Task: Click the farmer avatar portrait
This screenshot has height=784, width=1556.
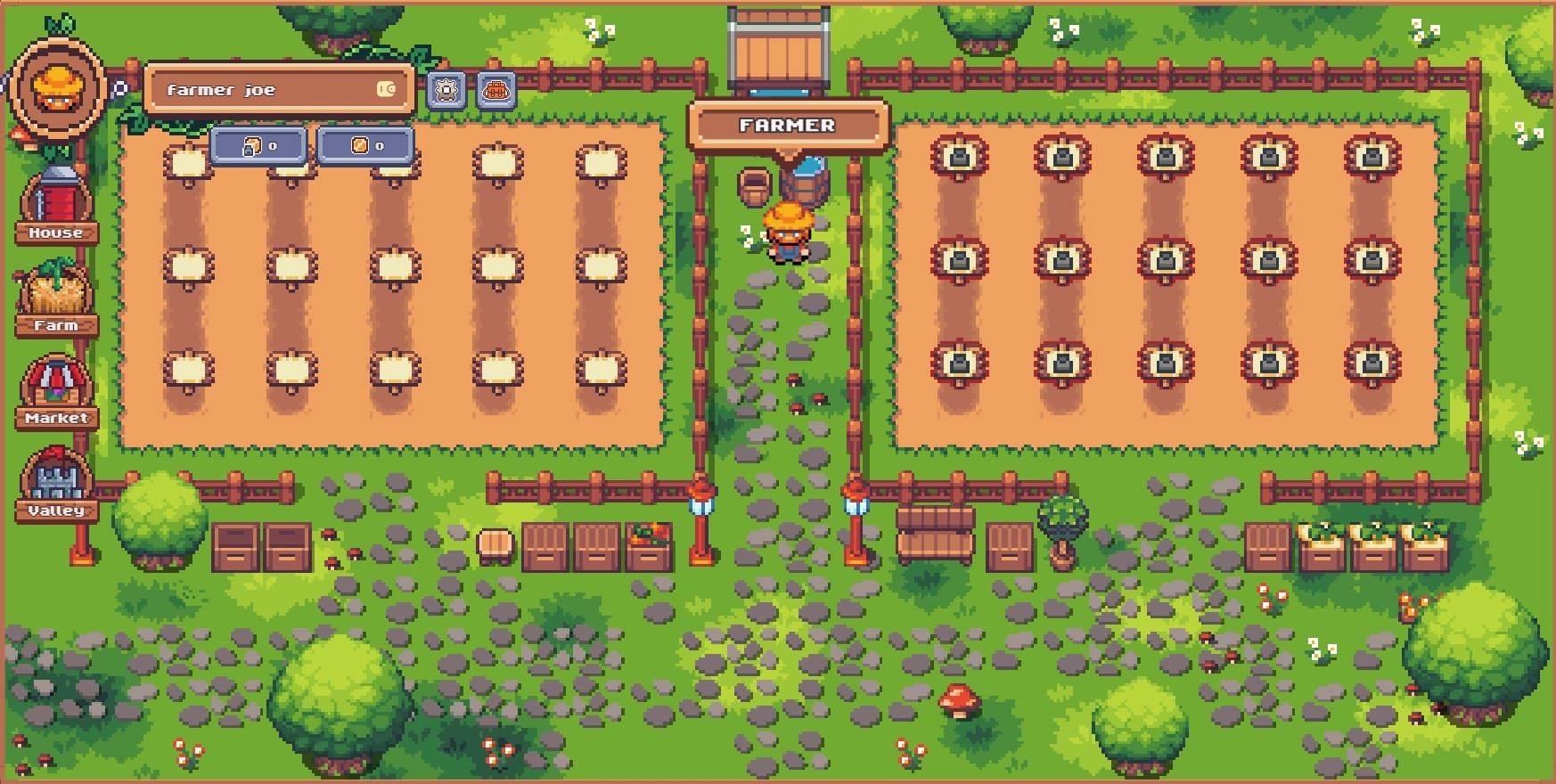Action: pyautogui.click(x=56, y=89)
